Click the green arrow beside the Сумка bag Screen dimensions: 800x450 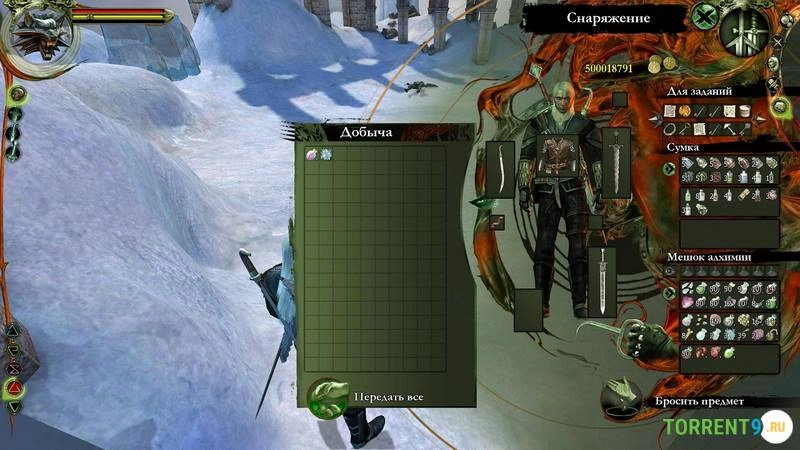click(x=668, y=168)
